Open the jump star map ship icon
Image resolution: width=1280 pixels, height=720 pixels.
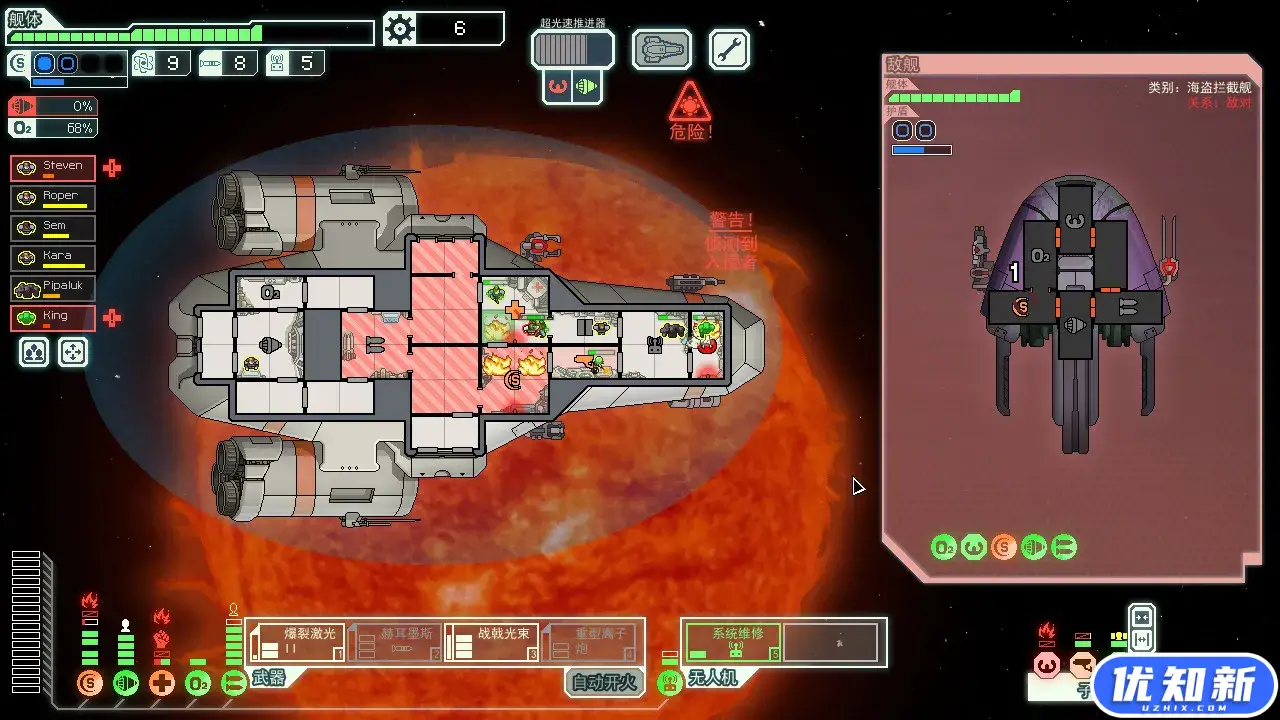pos(661,48)
